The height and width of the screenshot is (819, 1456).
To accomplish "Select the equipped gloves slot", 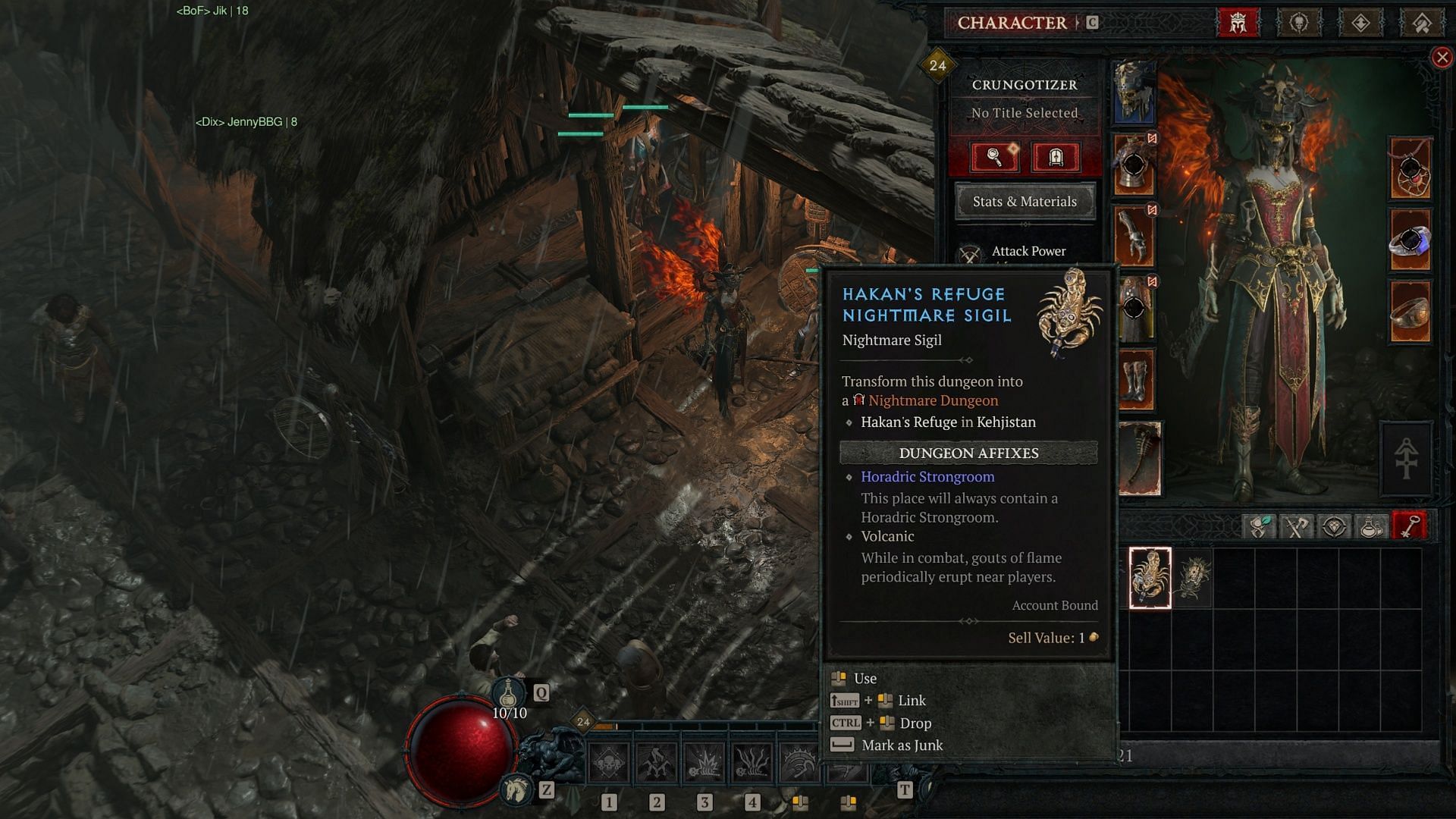I will click(1134, 237).
